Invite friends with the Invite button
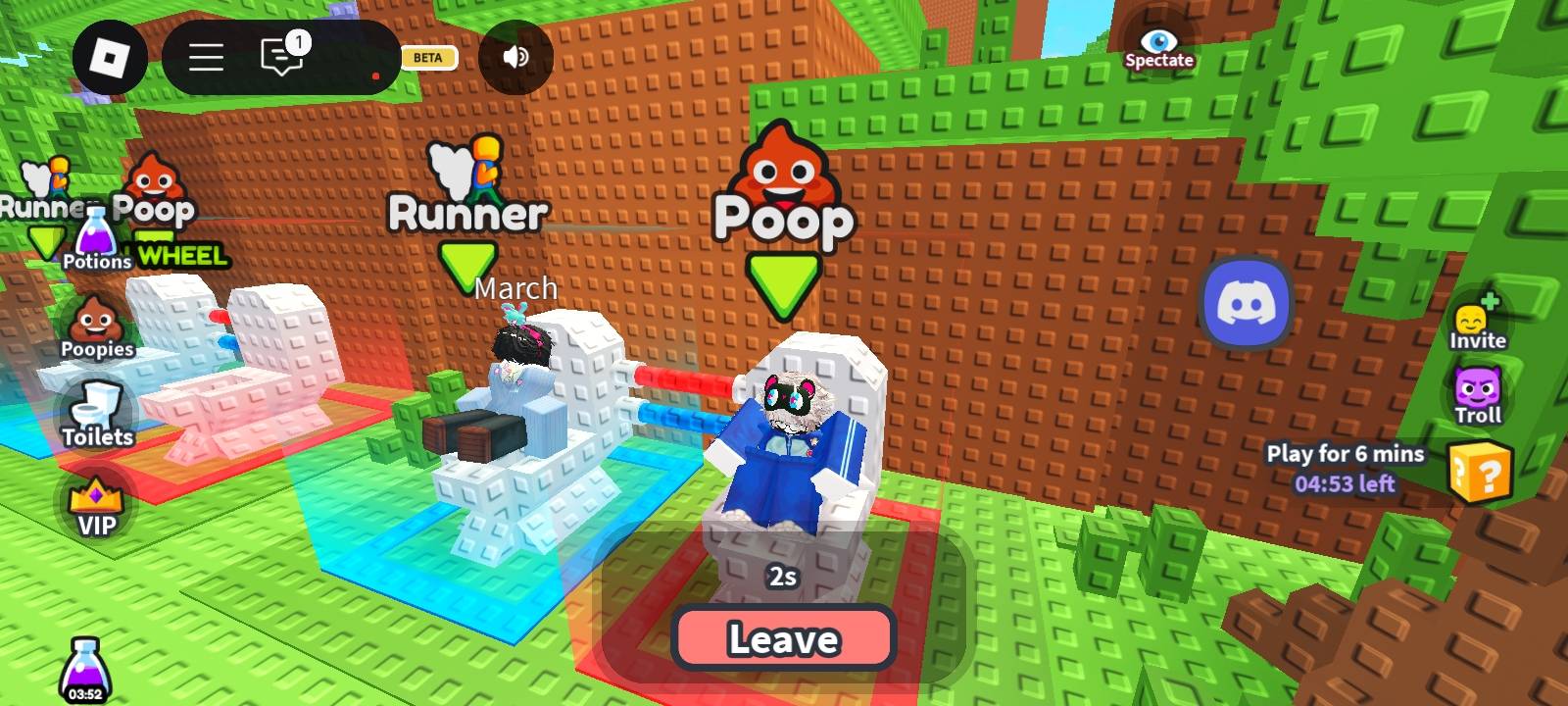Viewport: 1568px width, 706px height. 1477,323
